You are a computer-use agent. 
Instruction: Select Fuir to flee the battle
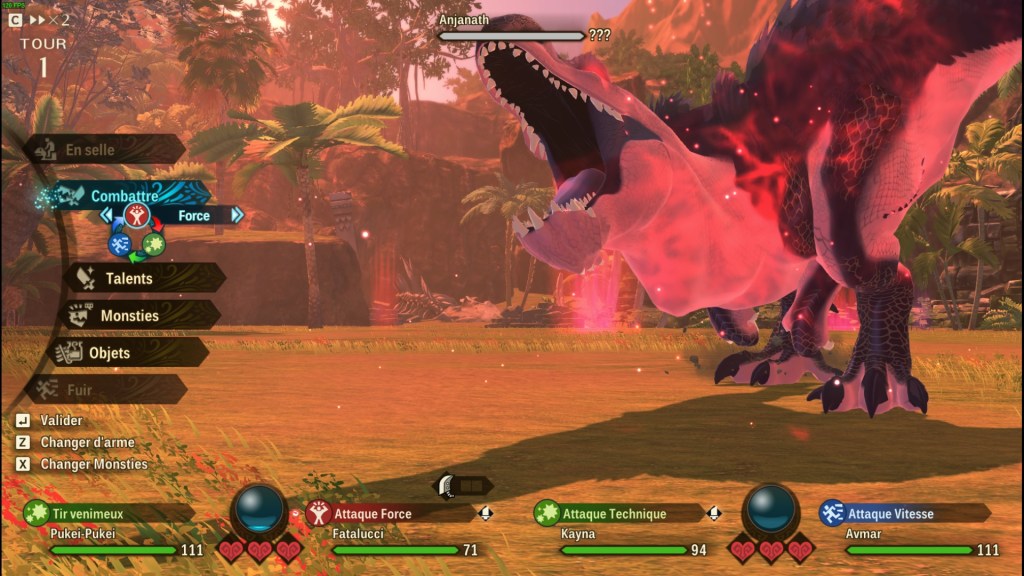pyautogui.click(x=79, y=390)
